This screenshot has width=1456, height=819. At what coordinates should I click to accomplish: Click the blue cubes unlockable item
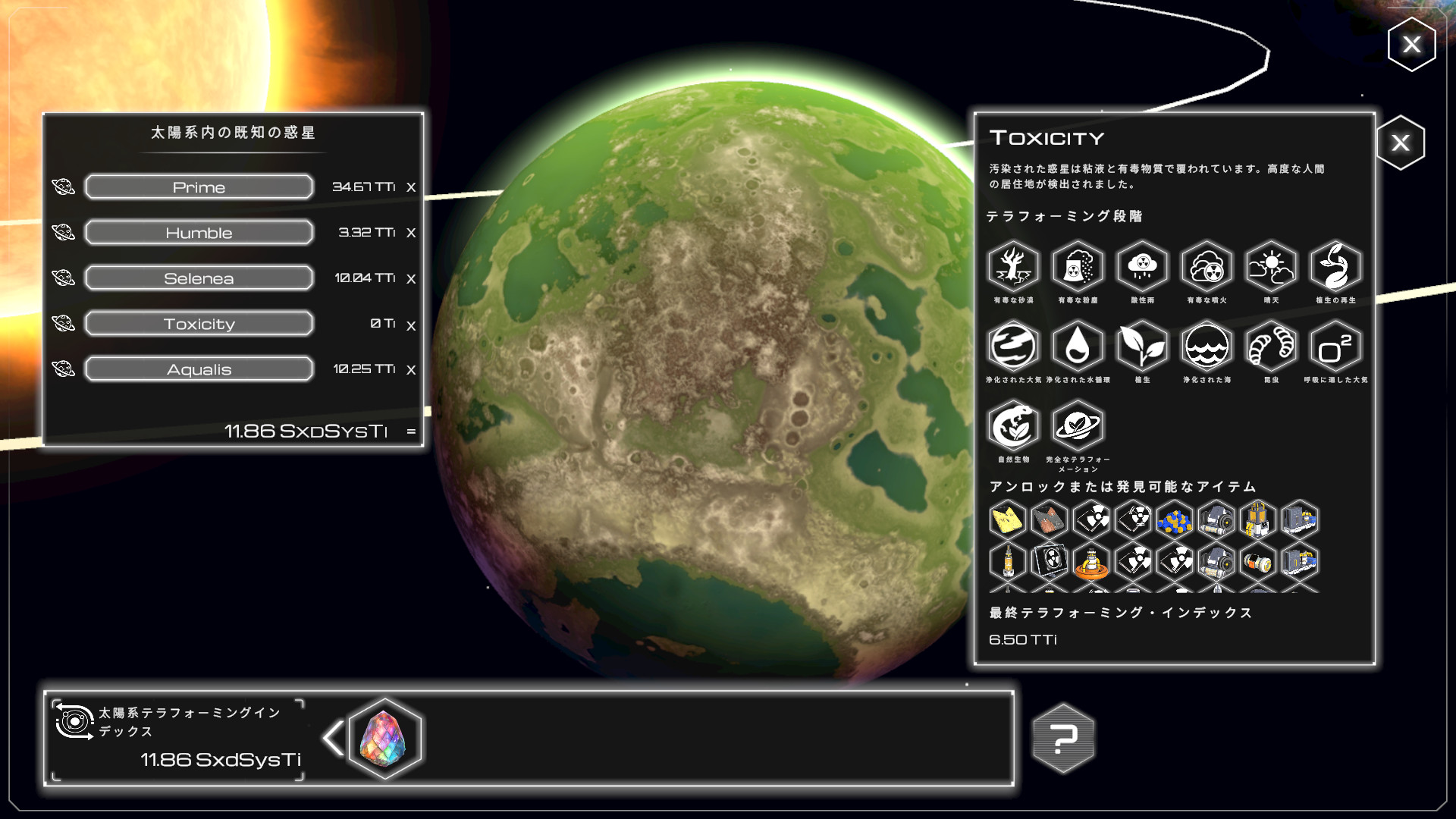pos(1175,520)
